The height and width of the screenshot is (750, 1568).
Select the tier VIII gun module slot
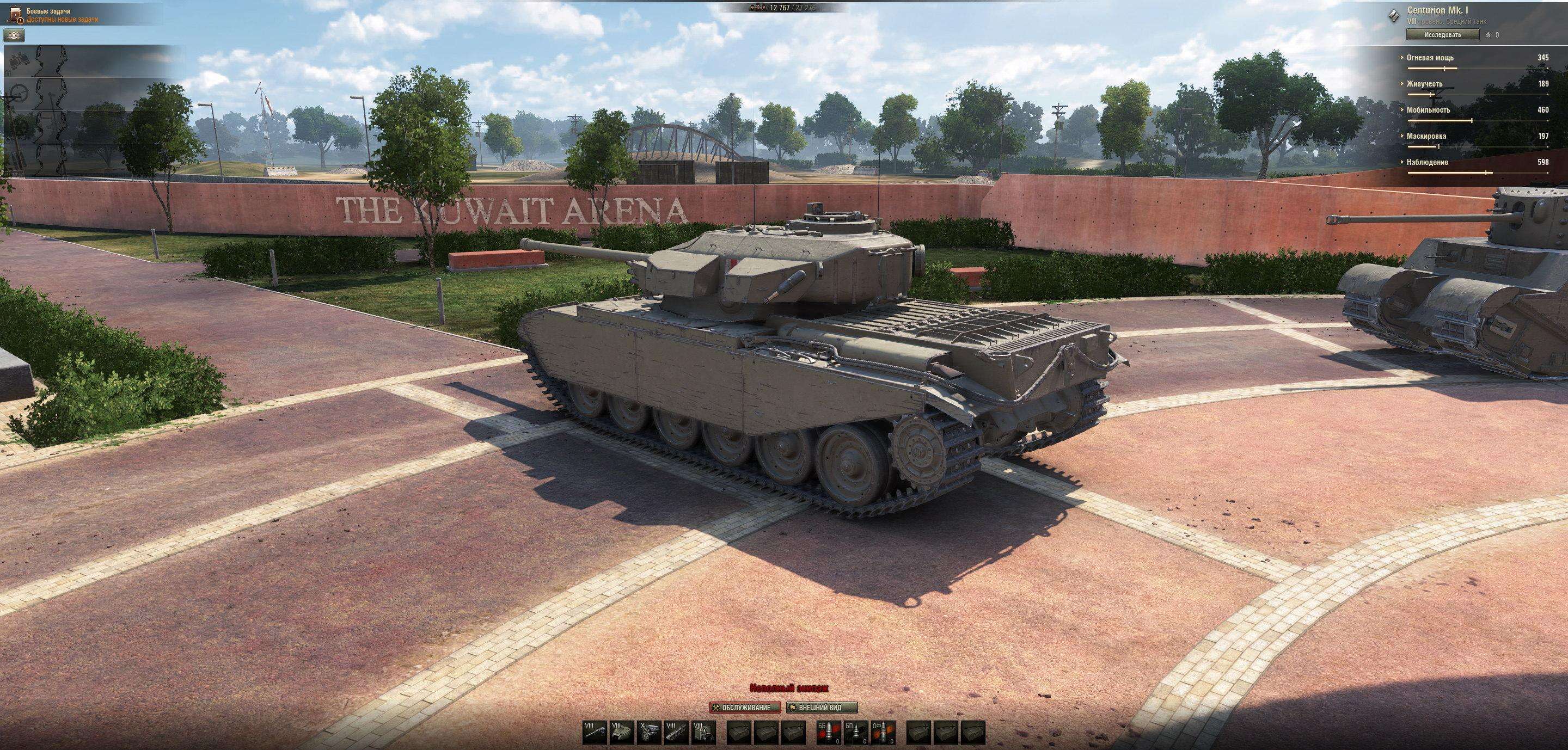coord(594,731)
